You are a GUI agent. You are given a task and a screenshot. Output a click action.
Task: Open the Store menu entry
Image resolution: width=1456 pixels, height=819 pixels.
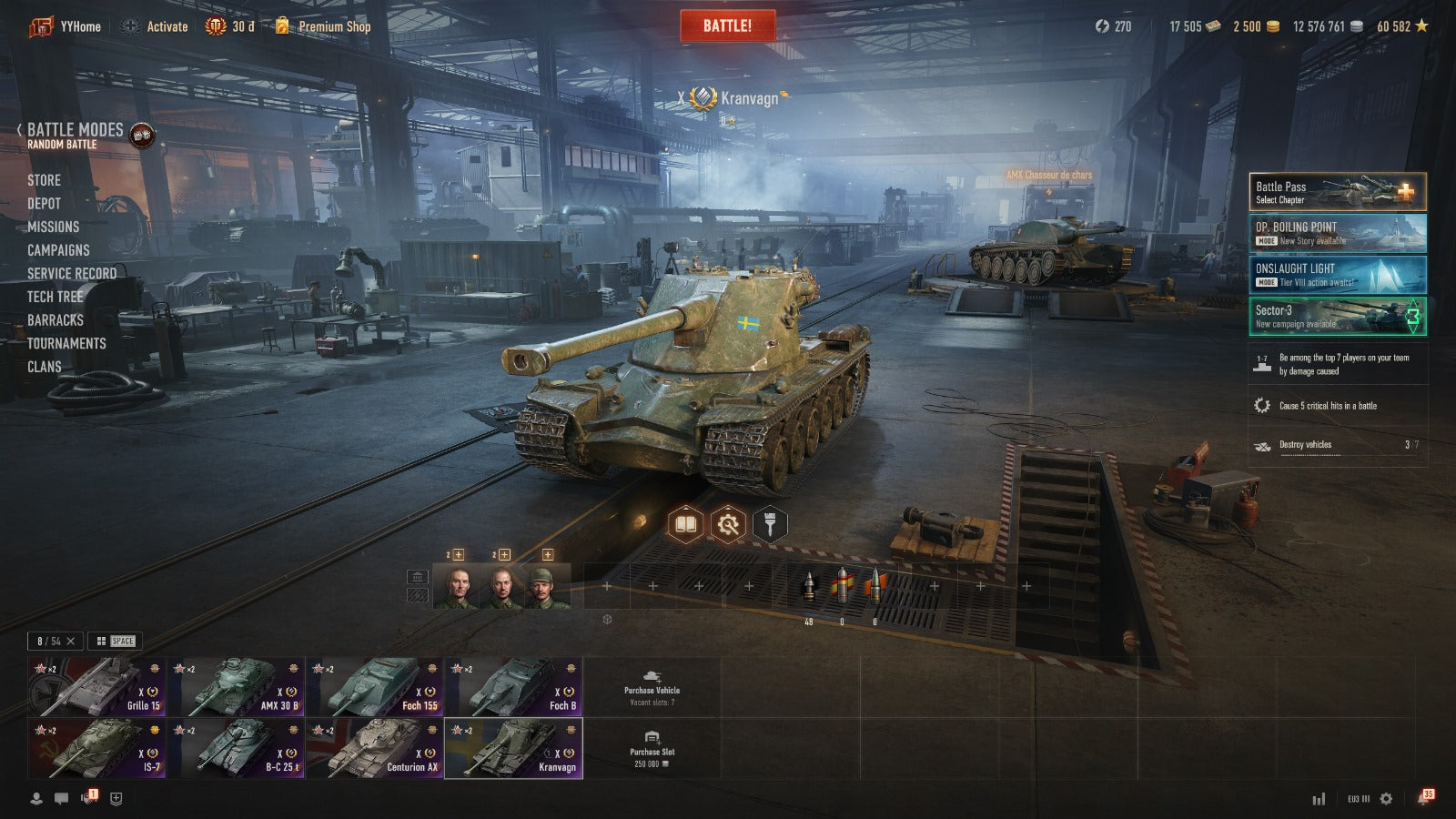[44, 180]
